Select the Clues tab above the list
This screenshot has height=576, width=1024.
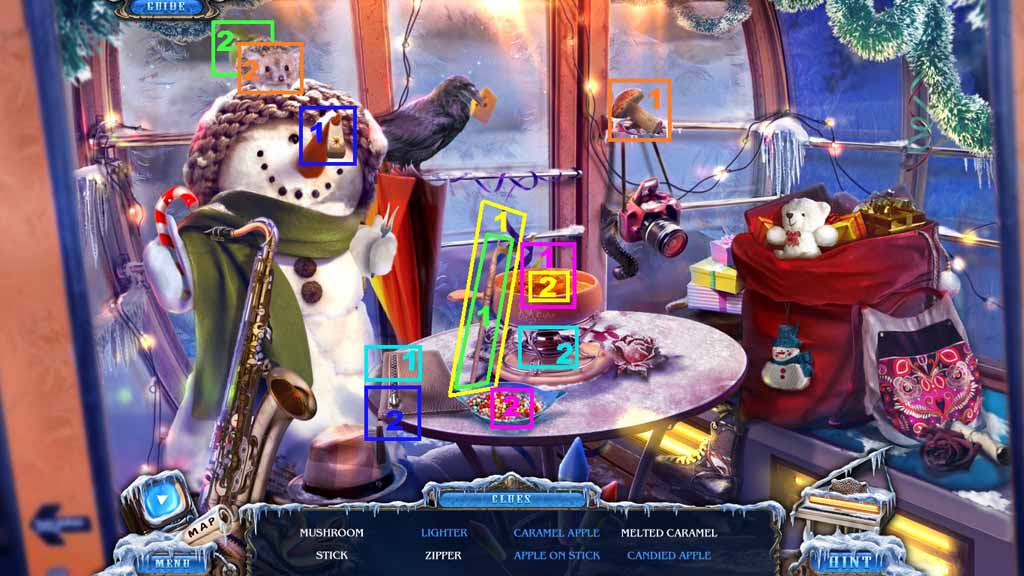pos(510,497)
